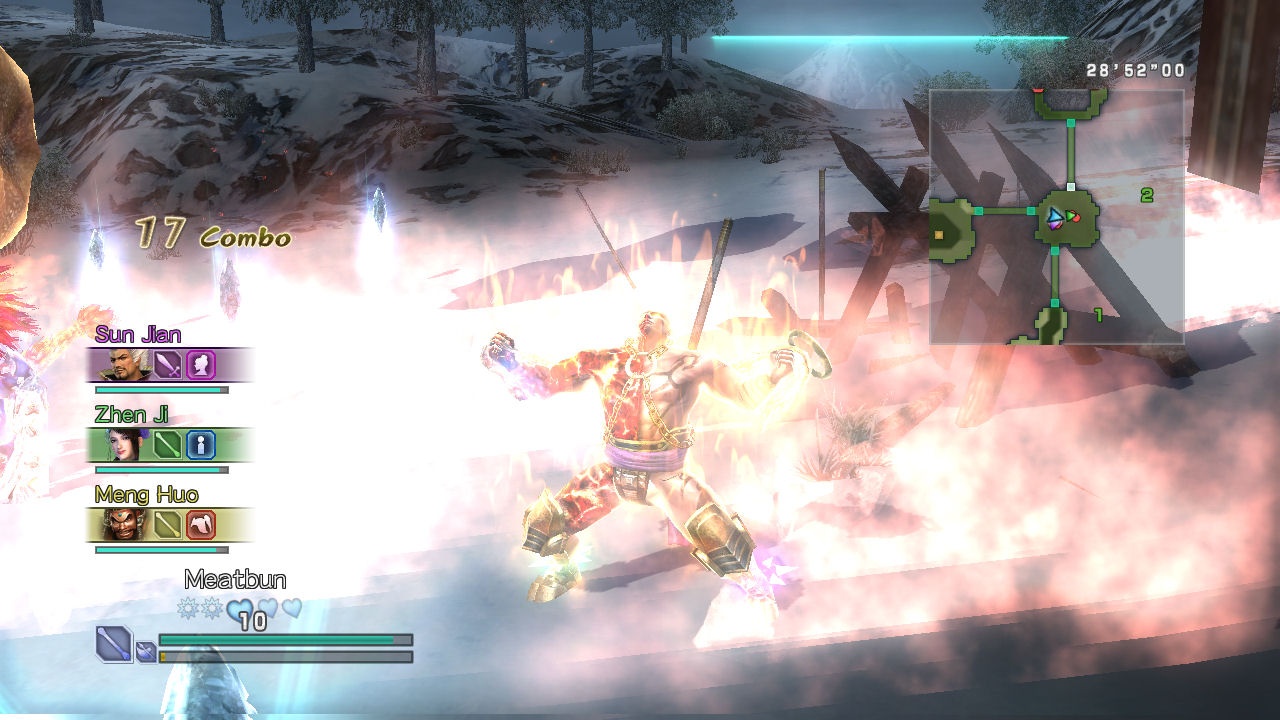Viewport: 1280px width, 720px height.
Task: Open the battlefield minimap
Action: click(x=1057, y=217)
